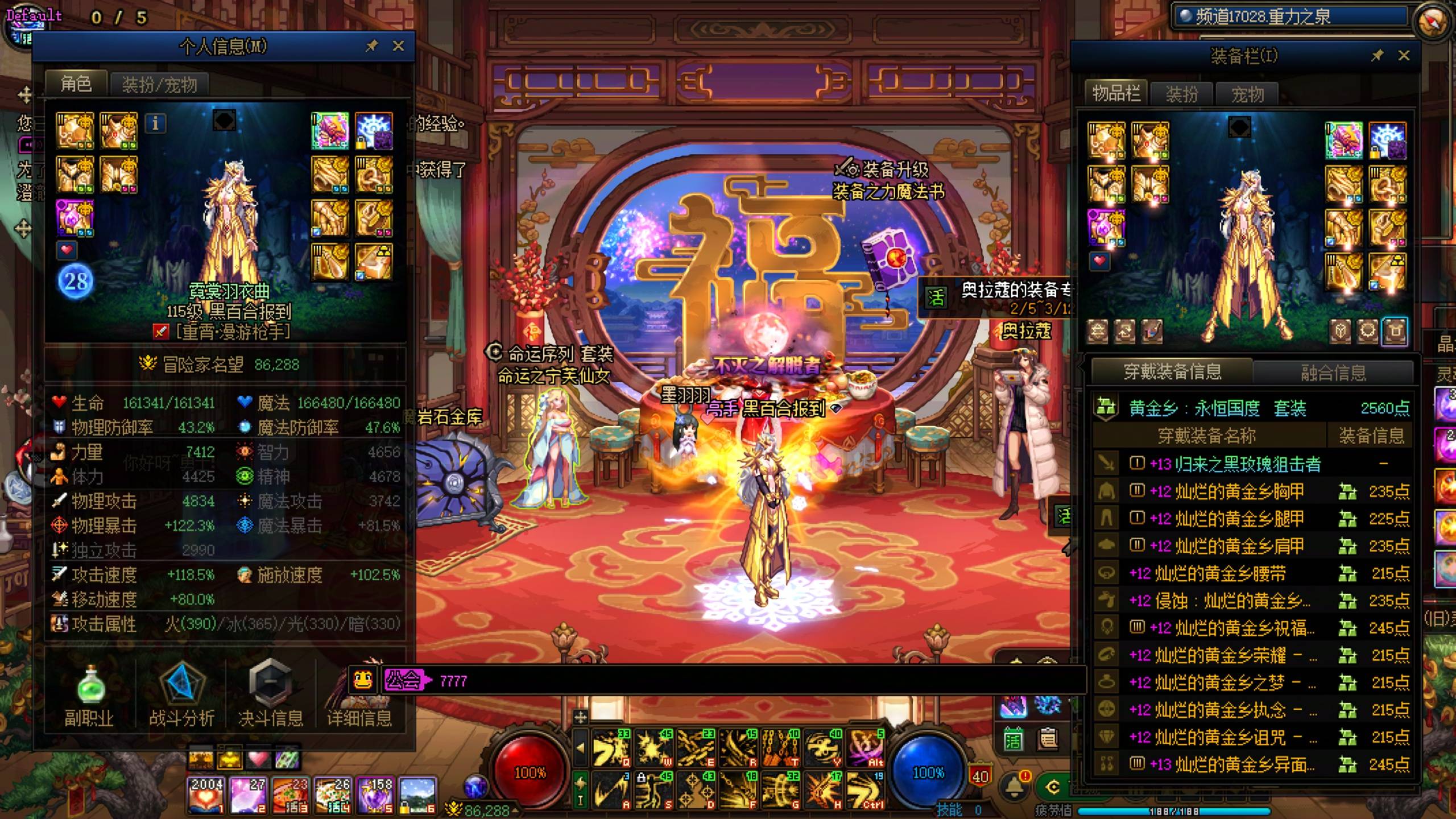Switch to the 装扮/宠物 tab

(159, 85)
